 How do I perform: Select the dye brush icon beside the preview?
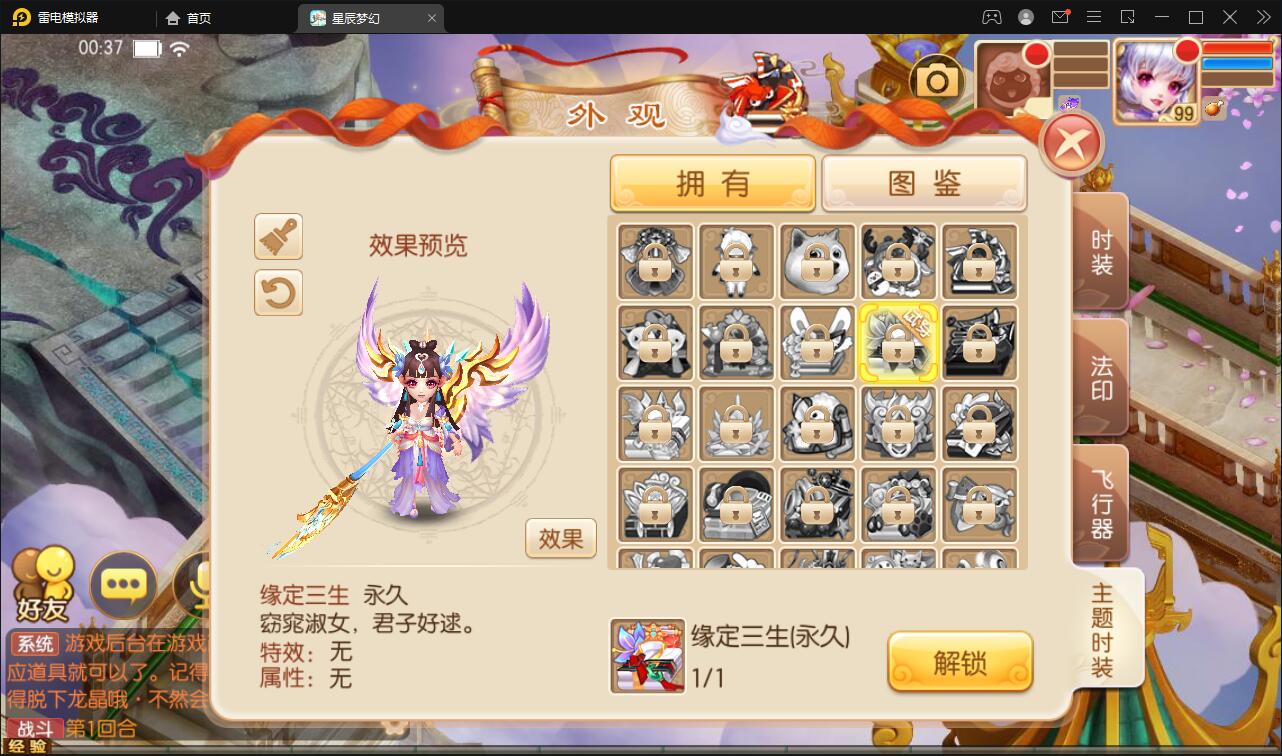tap(278, 237)
